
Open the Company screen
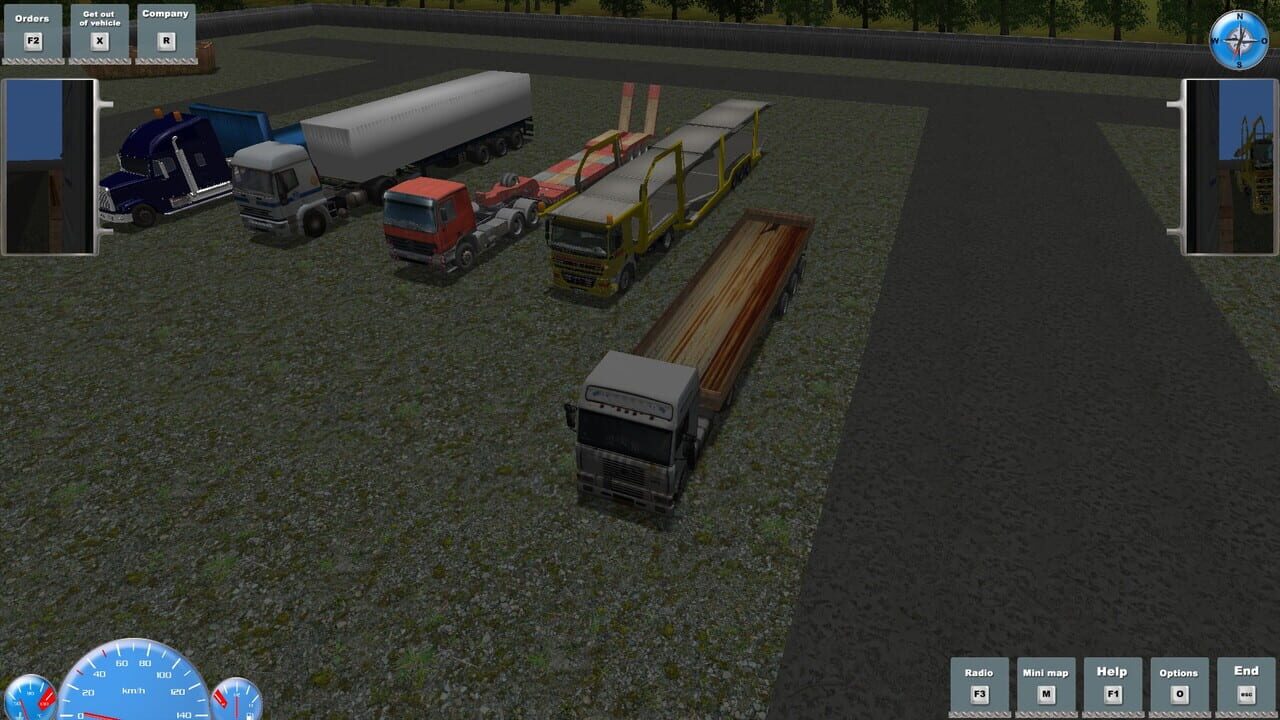coord(164,13)
